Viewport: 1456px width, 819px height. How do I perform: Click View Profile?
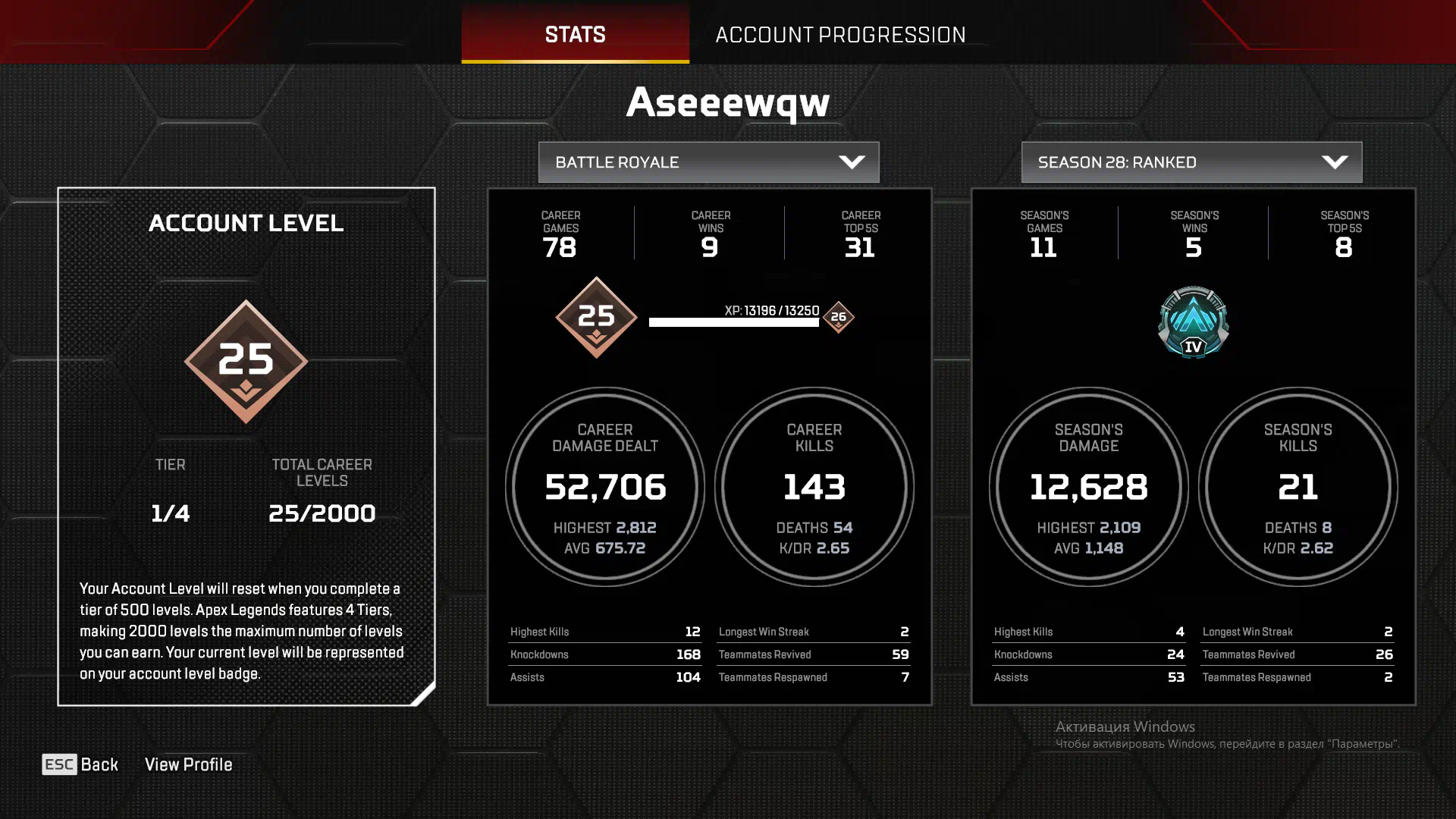[188, 764]
